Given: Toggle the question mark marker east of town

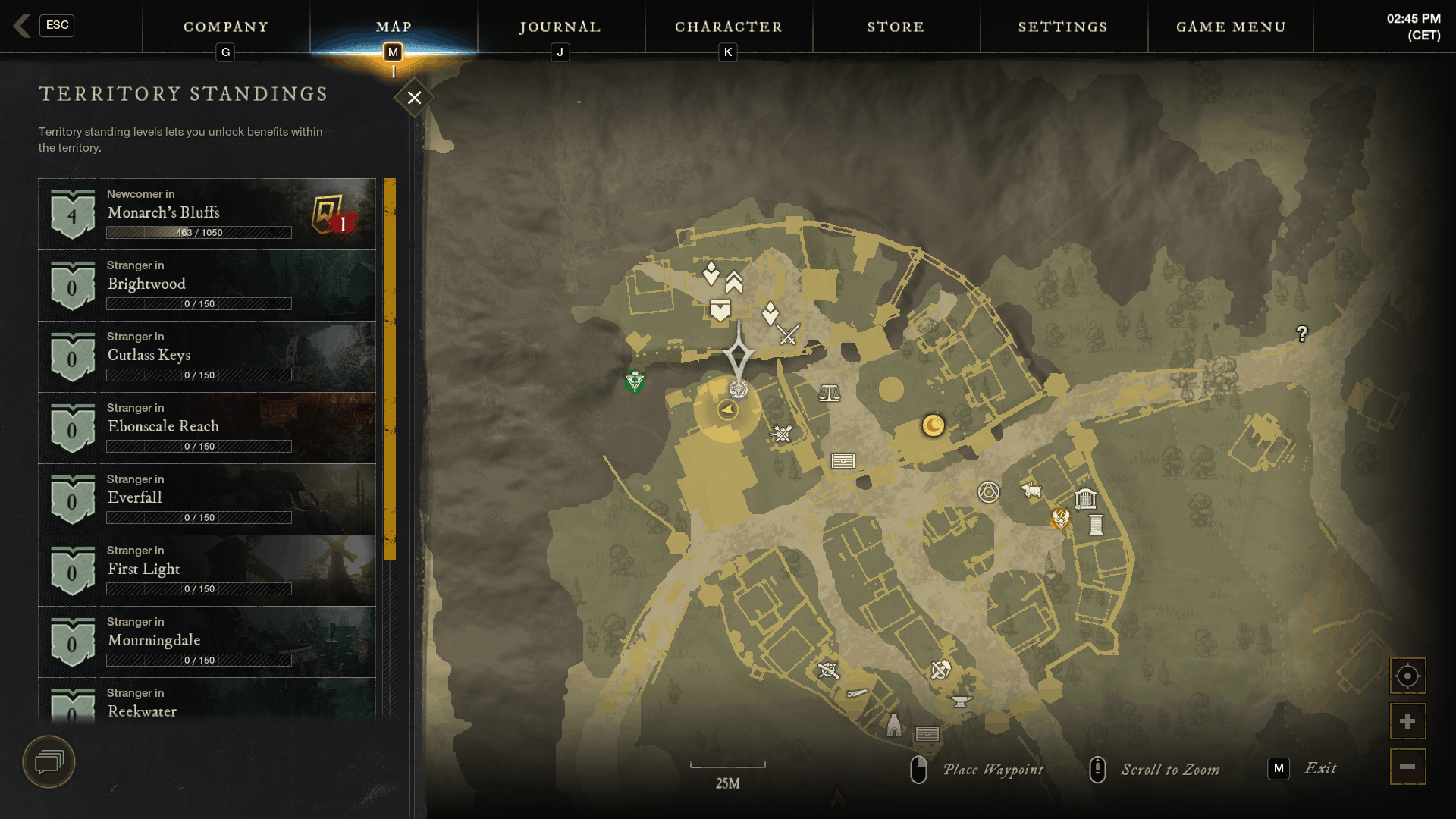Looking at the screenshot, I should pos(1301,331).
